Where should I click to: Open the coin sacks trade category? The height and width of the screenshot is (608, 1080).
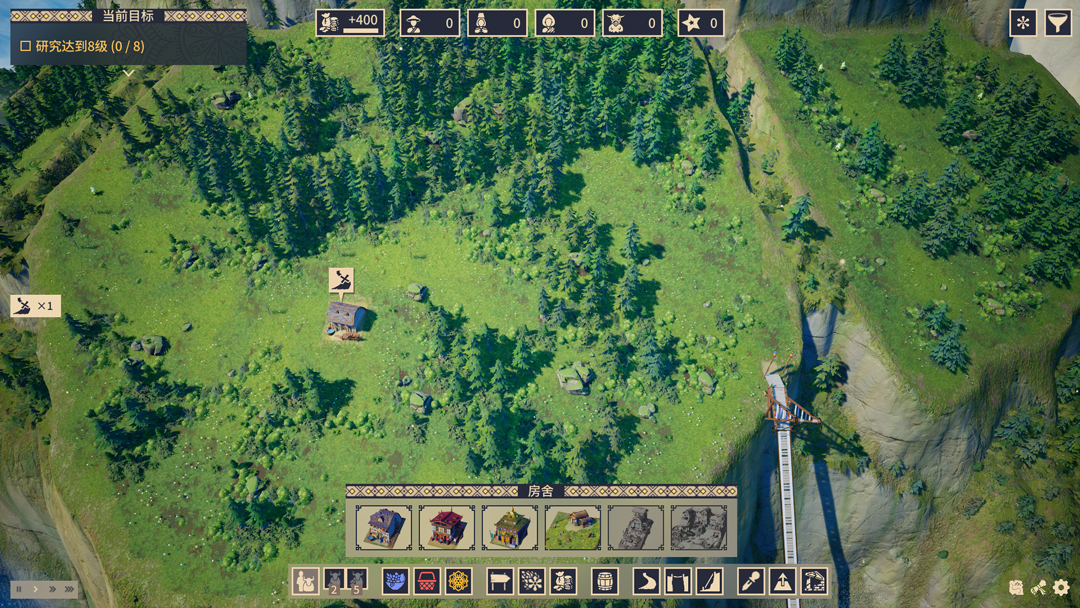(563, 581)
